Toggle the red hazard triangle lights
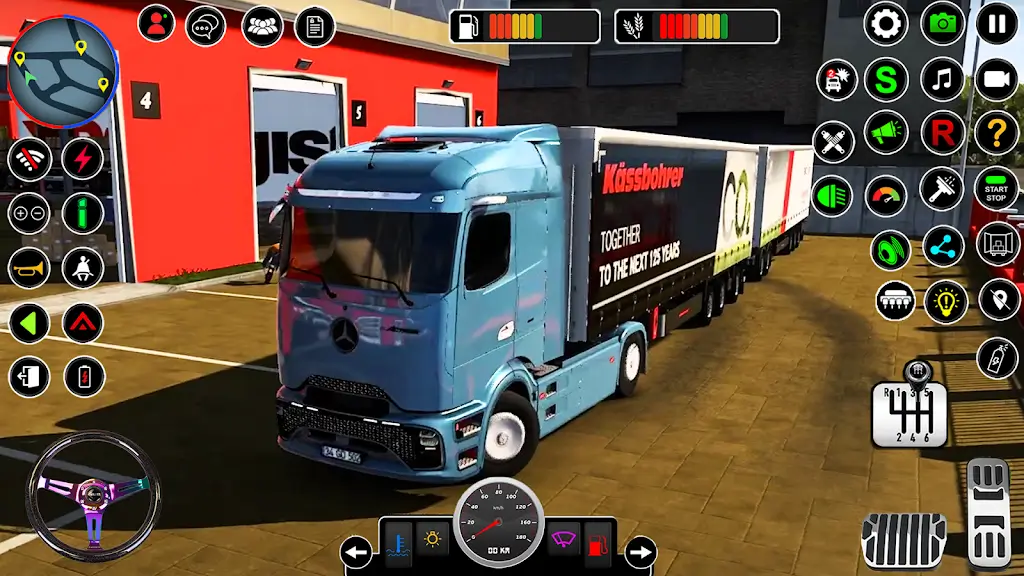Image resolution: width=1024 pixels, height=576 pixels. pos(83,322)
